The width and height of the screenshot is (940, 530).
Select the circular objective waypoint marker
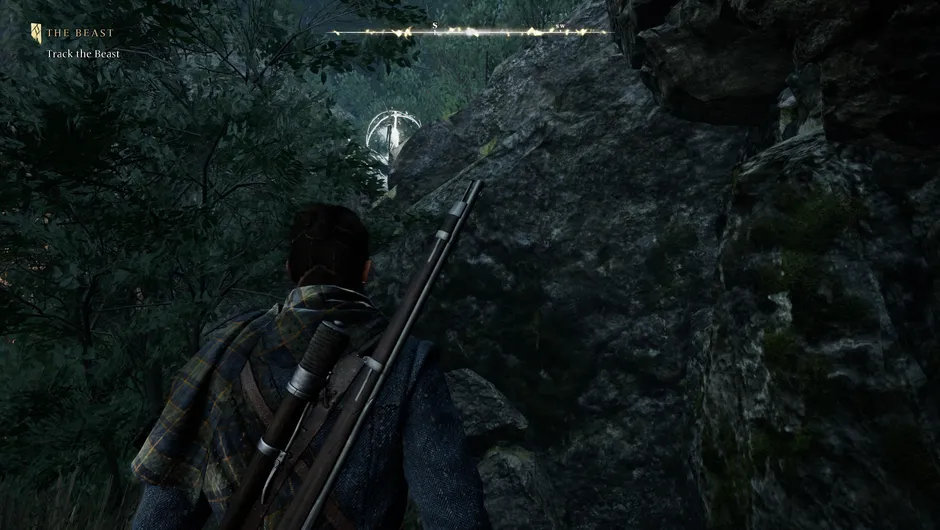(392, 131)
